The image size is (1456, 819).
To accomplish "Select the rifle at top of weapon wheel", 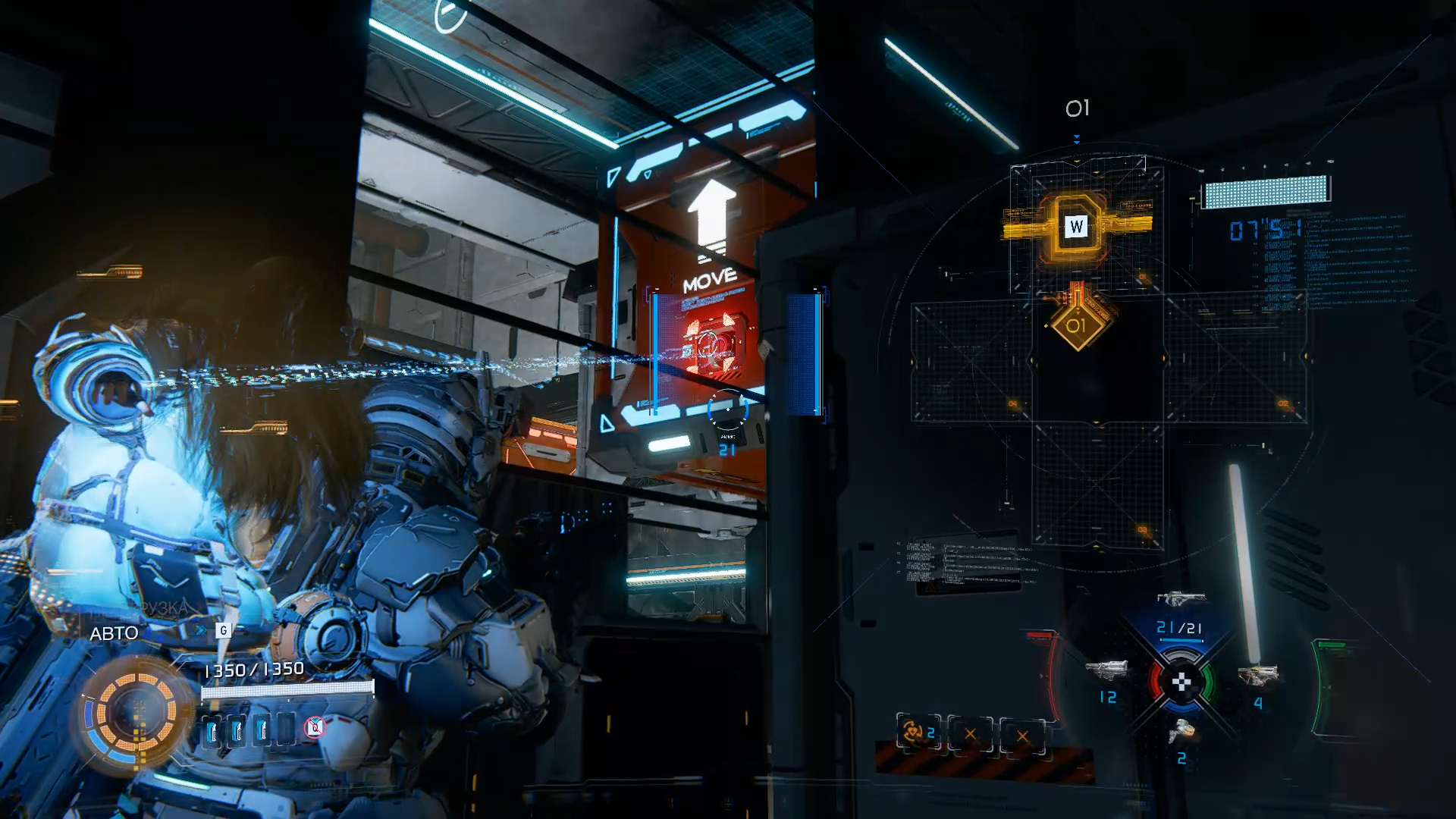I will (1180, 599).
